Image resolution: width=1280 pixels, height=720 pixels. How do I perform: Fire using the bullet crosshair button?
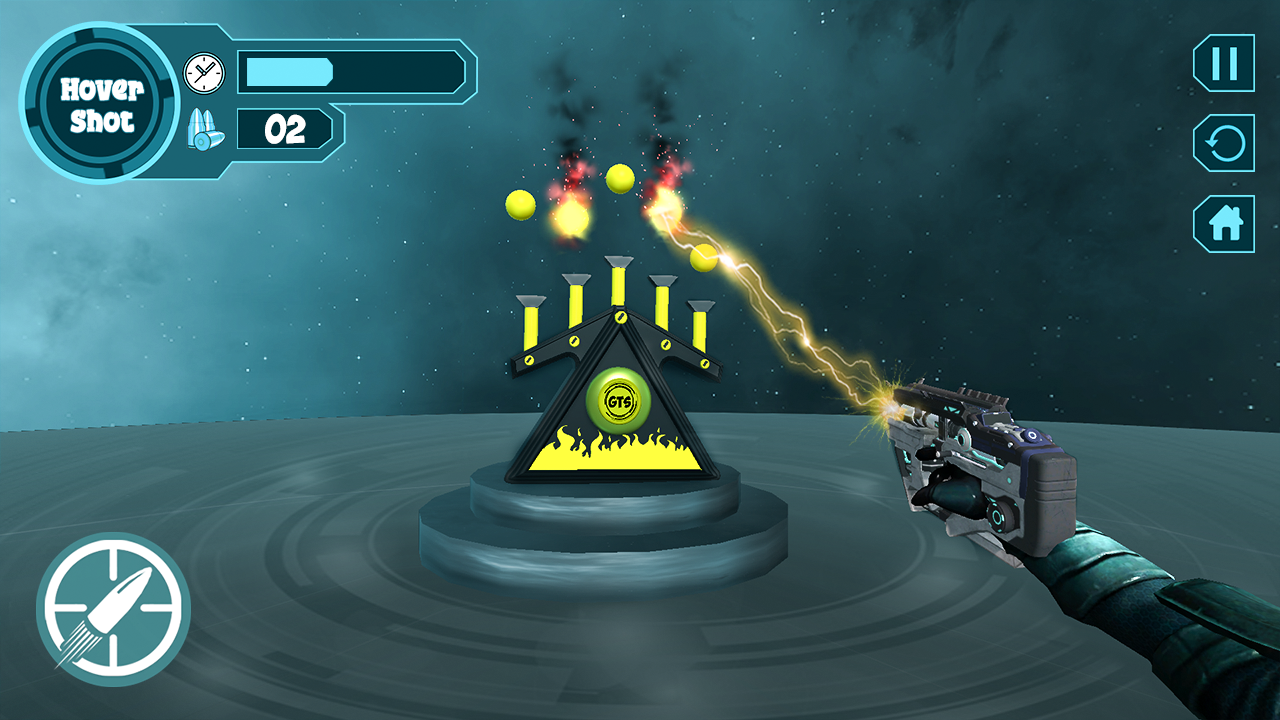pyautogui.click(x=113, y=608)
